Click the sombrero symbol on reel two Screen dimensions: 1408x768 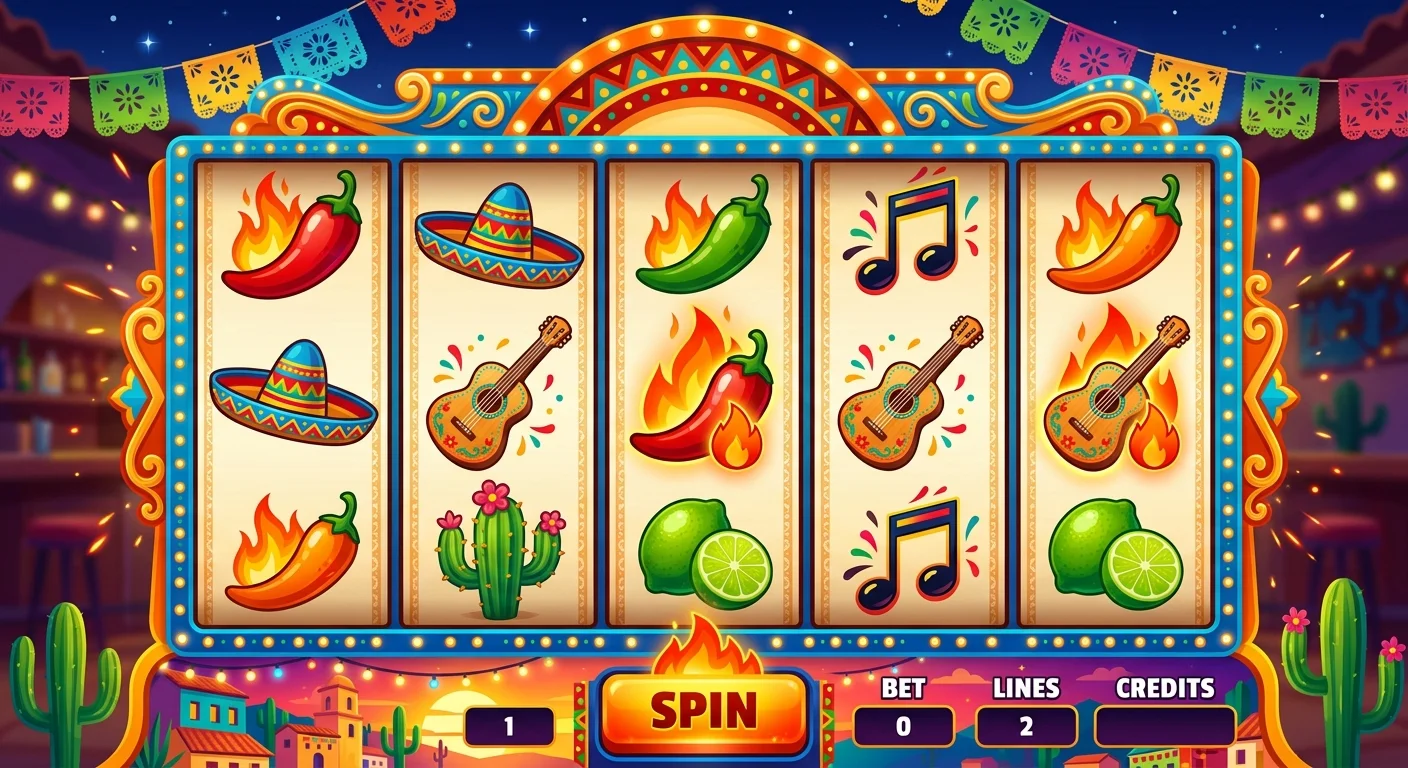(498, 235)
